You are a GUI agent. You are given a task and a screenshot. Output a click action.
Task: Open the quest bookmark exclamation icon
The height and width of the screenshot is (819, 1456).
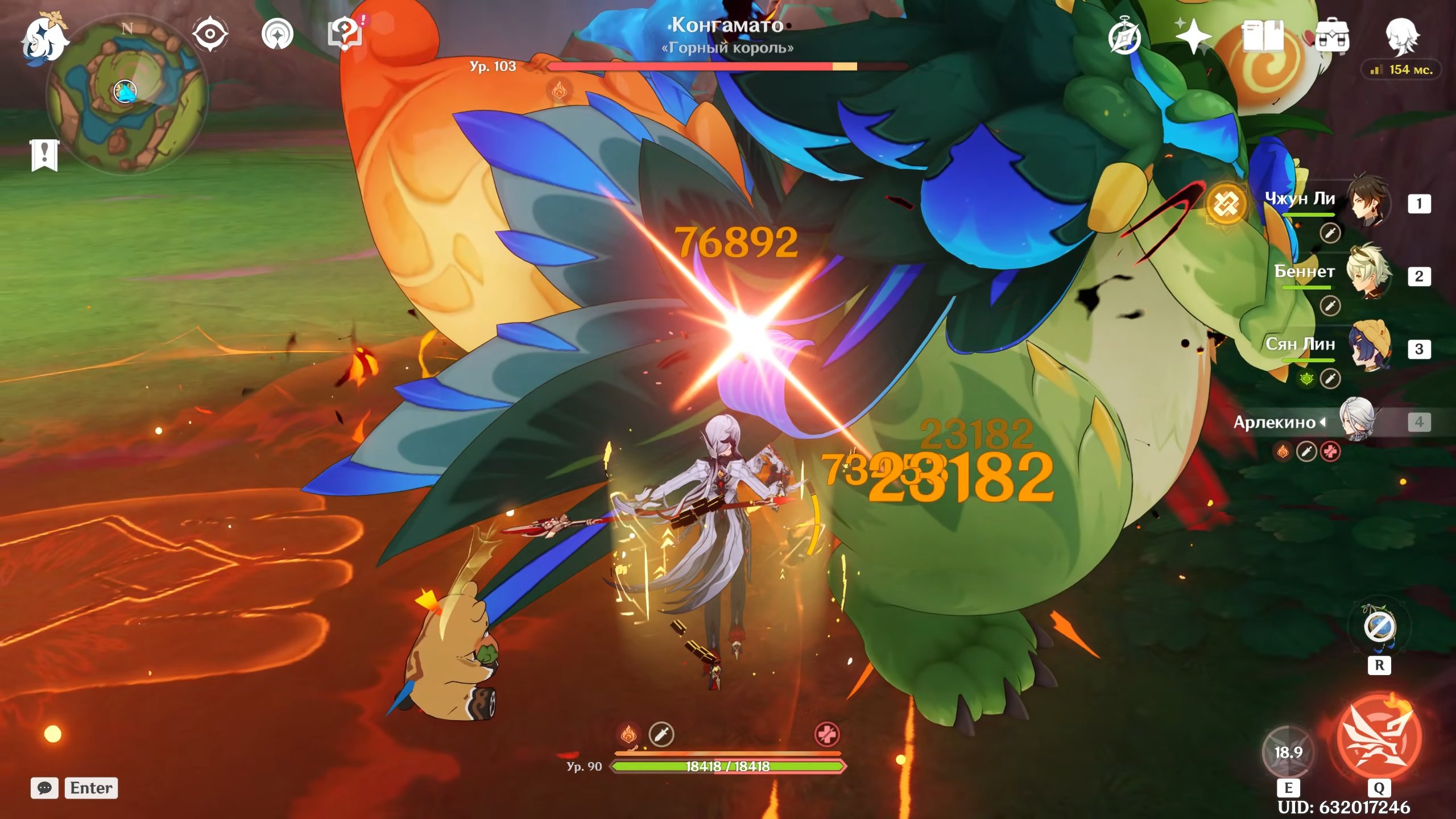pyautogui.click(x=44, y=155)
